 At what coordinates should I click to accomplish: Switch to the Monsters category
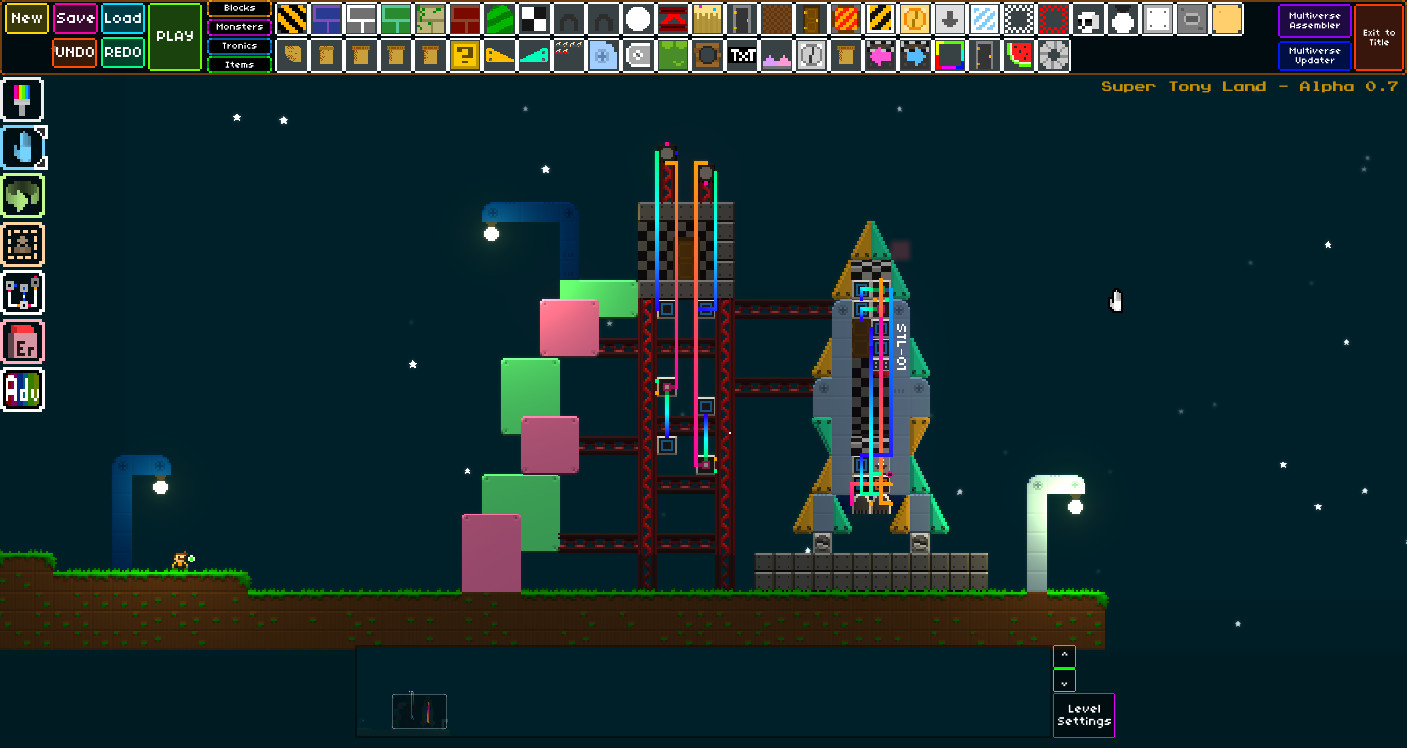[x=239, y=27]
